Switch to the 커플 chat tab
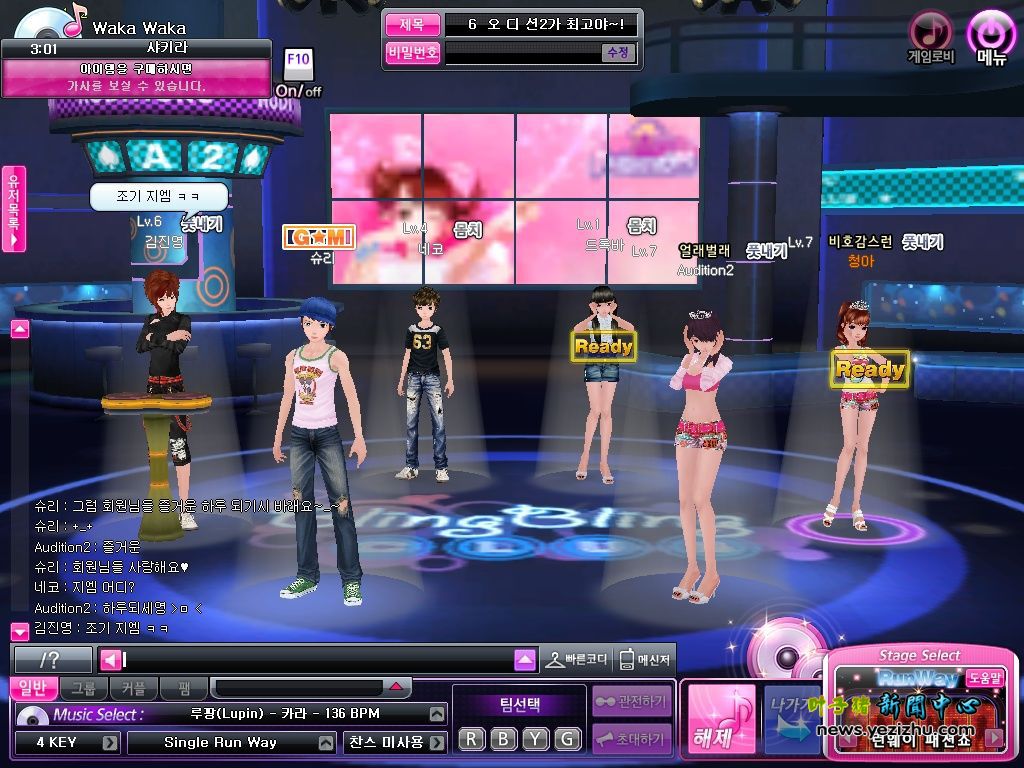1024x768 pixels. point(133,688)
